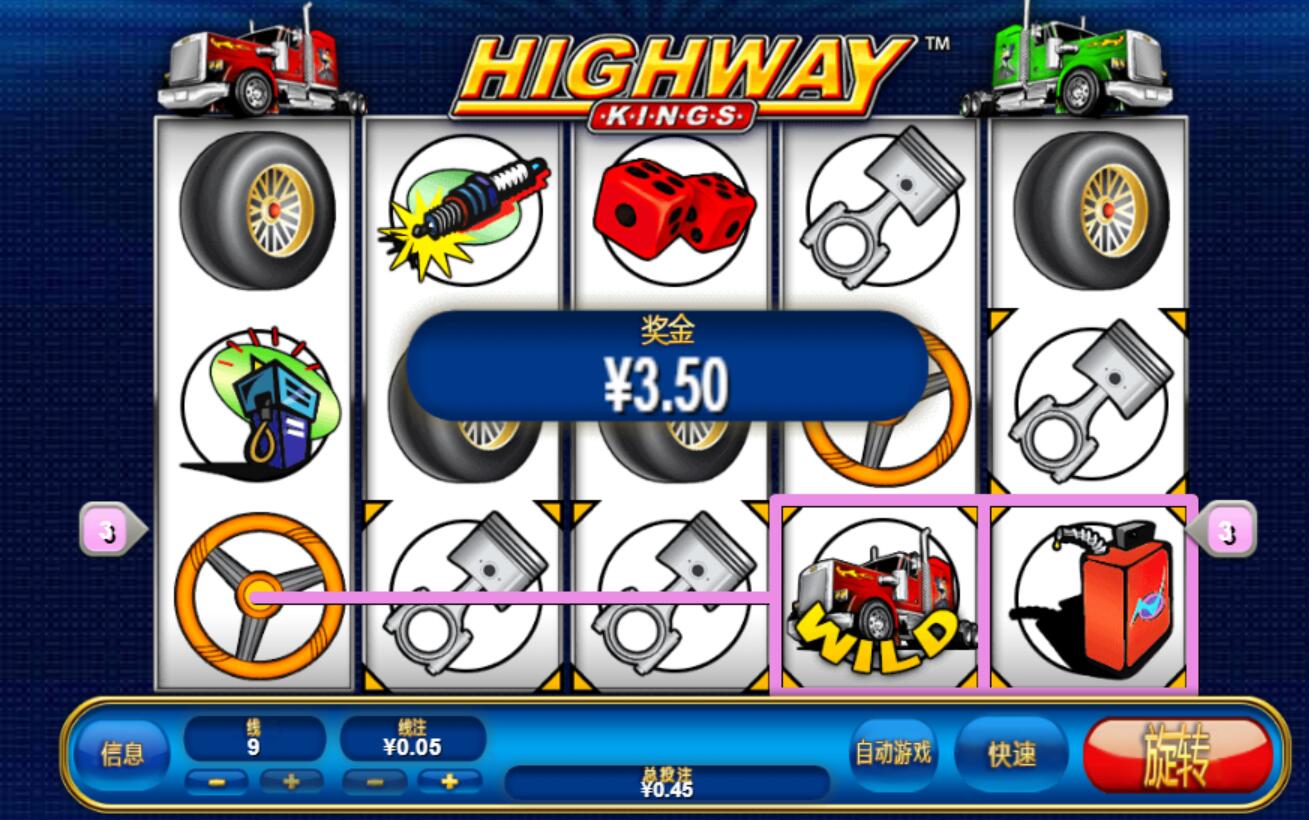Raise the line bet (线注) amount
Screen dimensions: 1309x820
(x=449, y=781)
